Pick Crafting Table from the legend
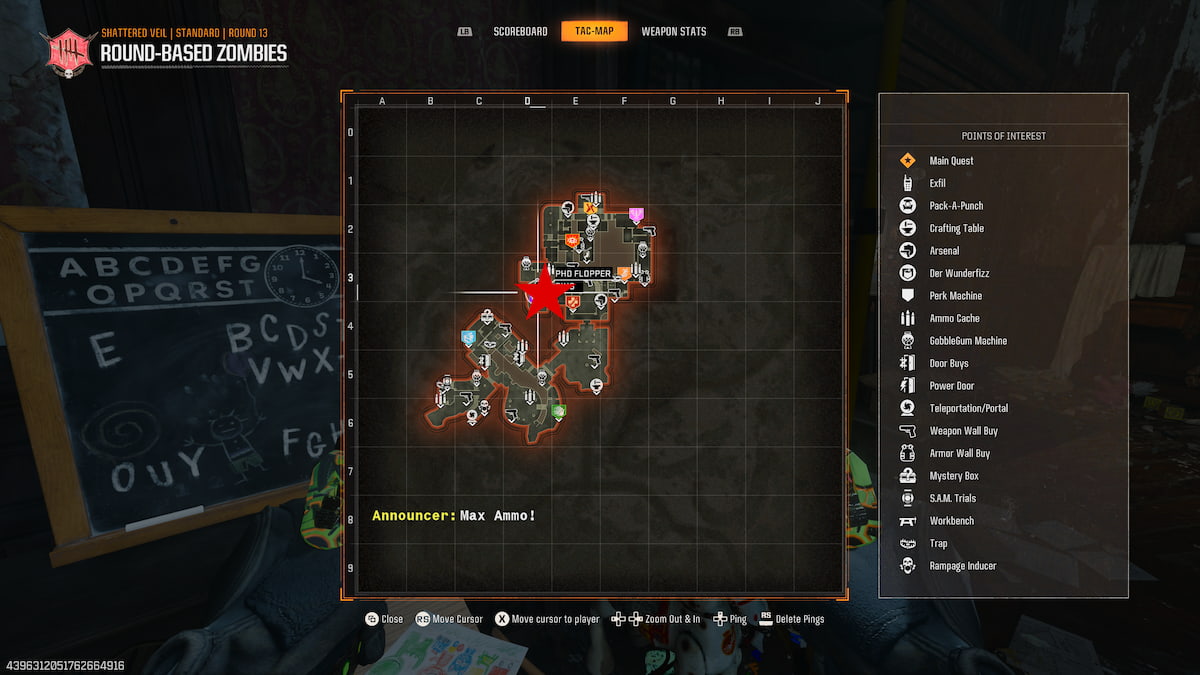This screenshot has height=675, width=1200. point(957,228)
